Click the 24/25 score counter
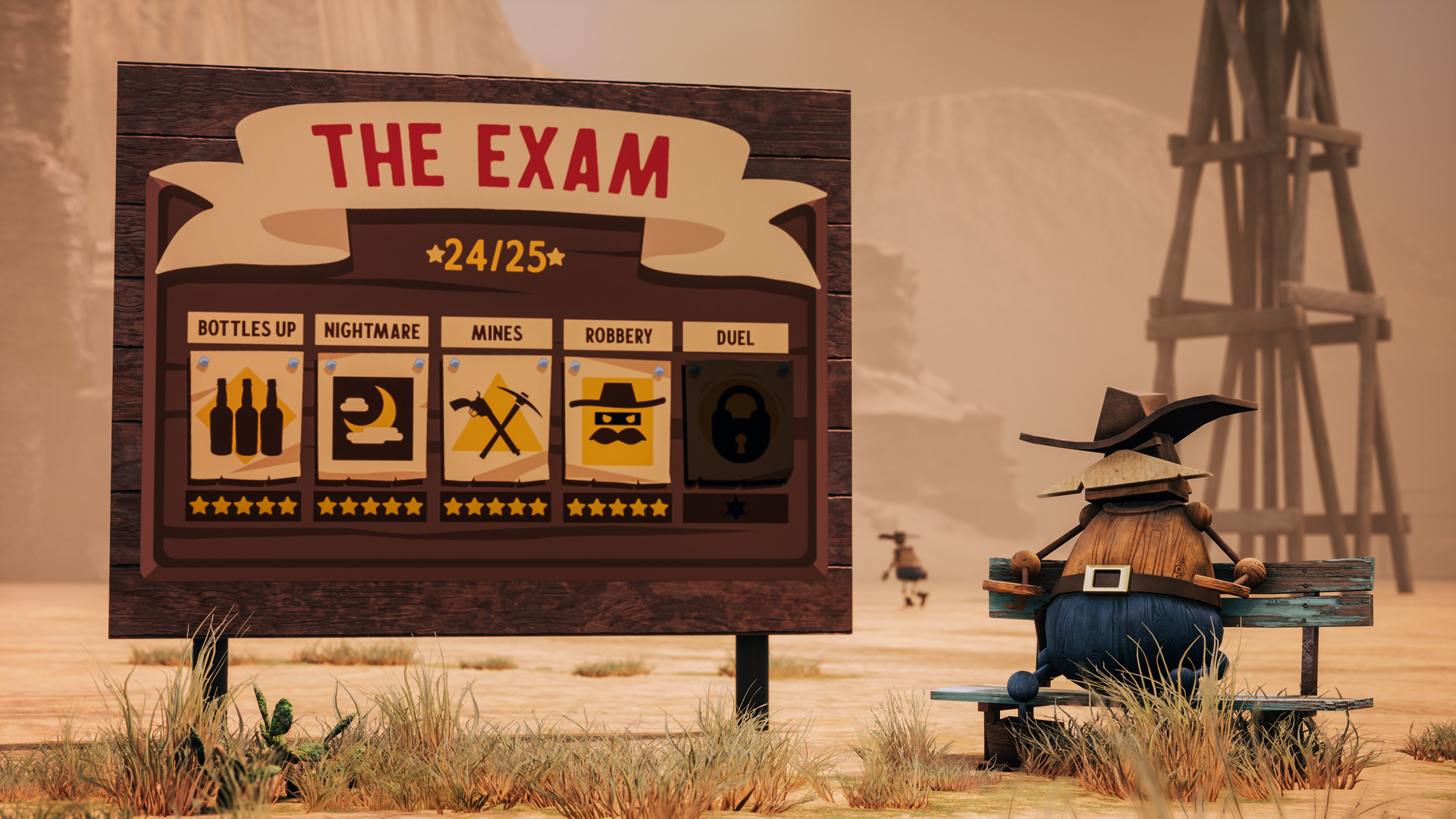Screen dimensions: 1456x819 (494, 256)
